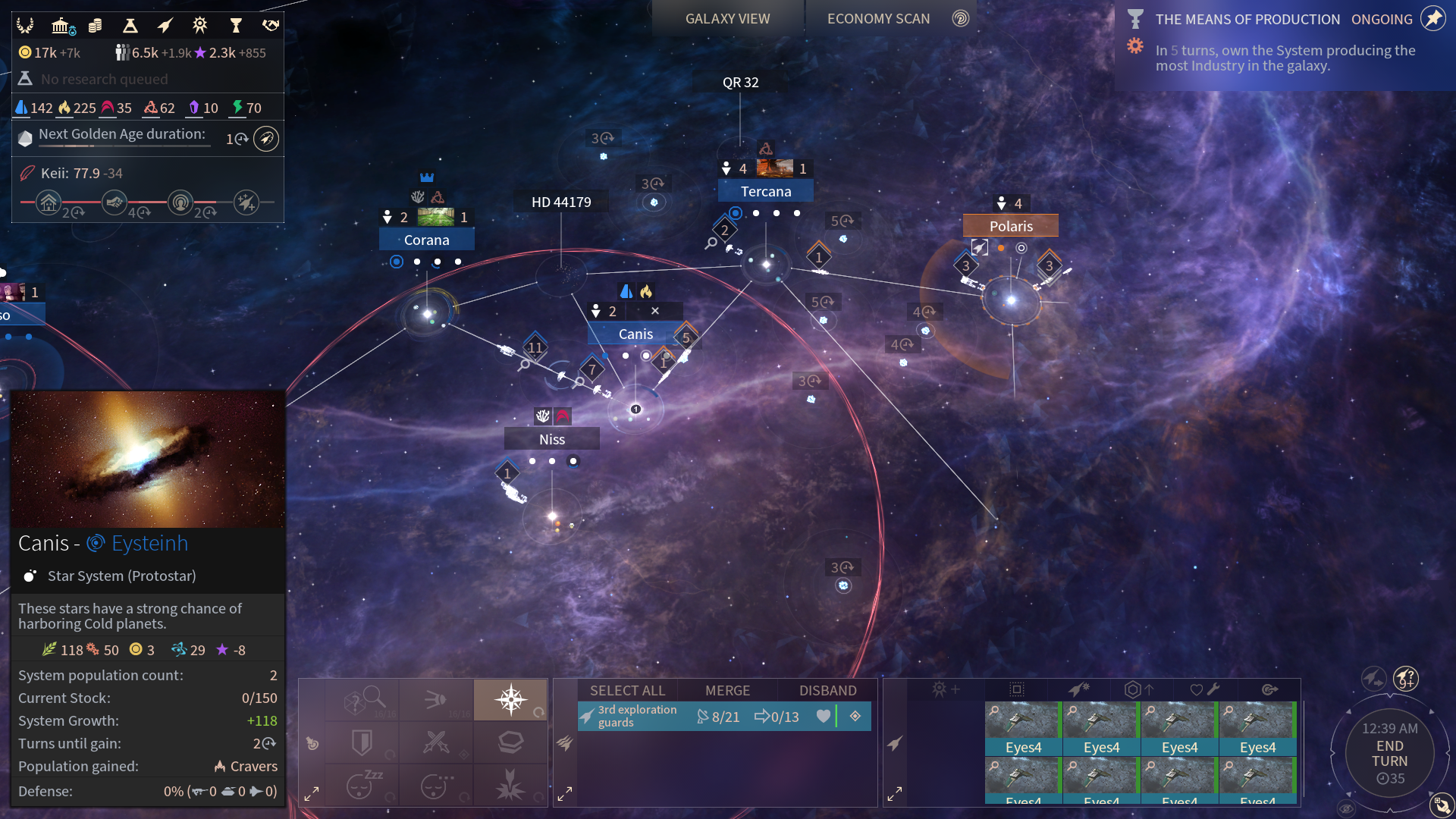
Task: Open the Economy Scan view
Action: coord(878,19)
